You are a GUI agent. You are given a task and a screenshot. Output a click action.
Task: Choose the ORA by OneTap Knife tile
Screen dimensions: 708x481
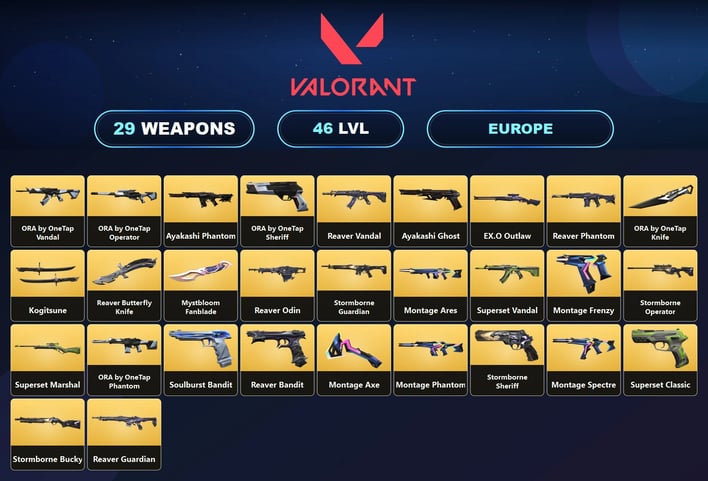(660, 210)
